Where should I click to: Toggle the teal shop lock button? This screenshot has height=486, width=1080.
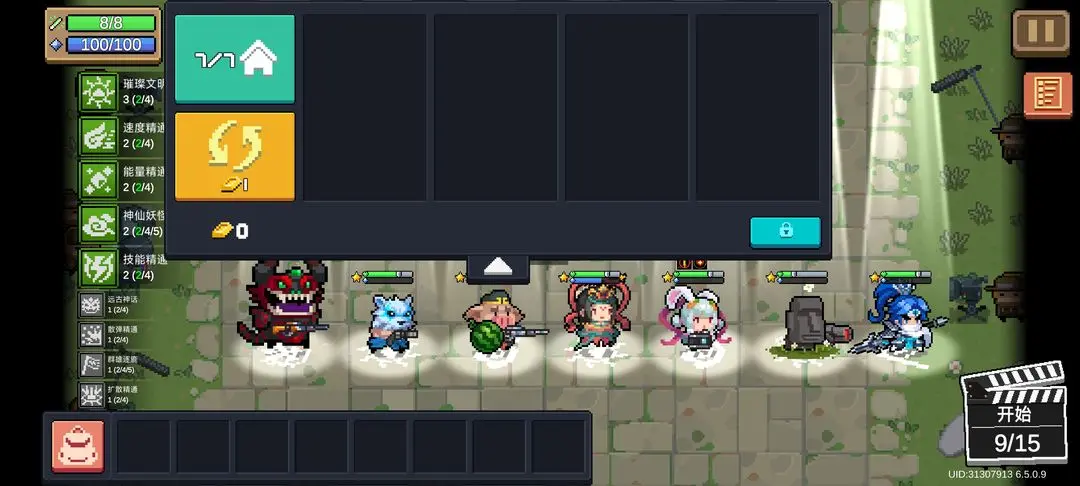click(785, 231)
